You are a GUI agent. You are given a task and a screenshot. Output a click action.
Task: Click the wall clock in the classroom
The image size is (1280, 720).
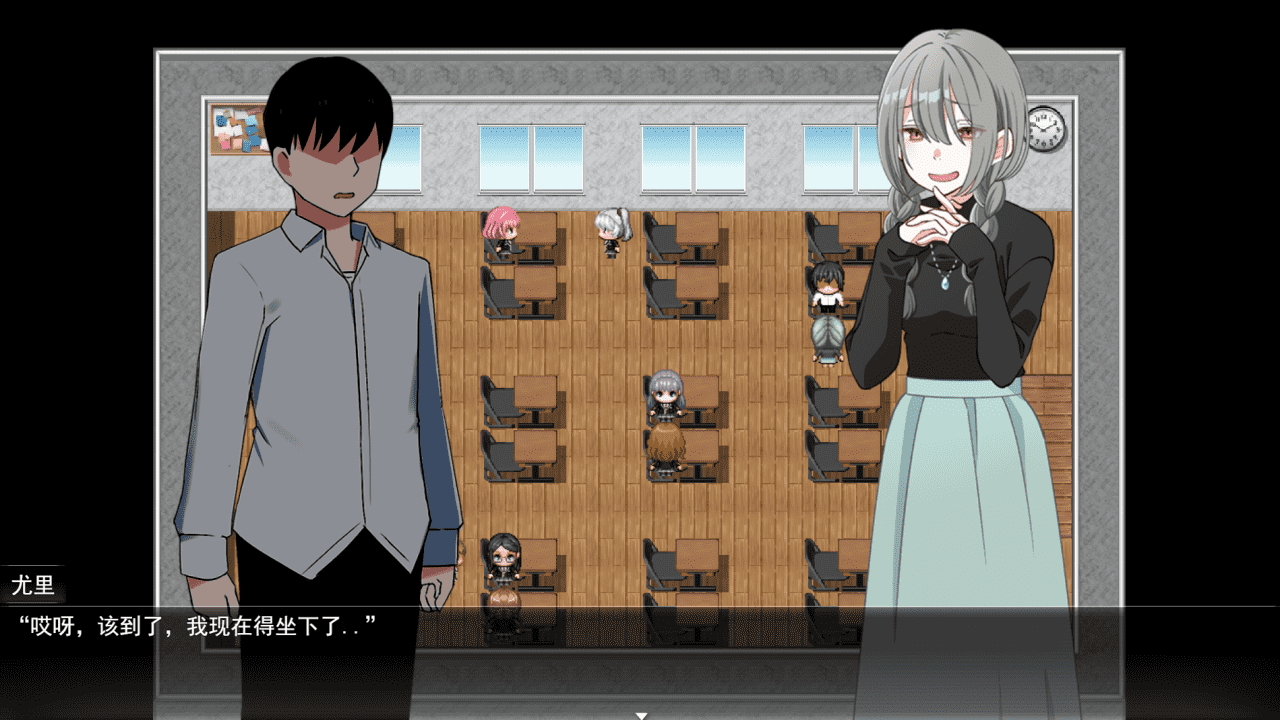coord(1046,130)
